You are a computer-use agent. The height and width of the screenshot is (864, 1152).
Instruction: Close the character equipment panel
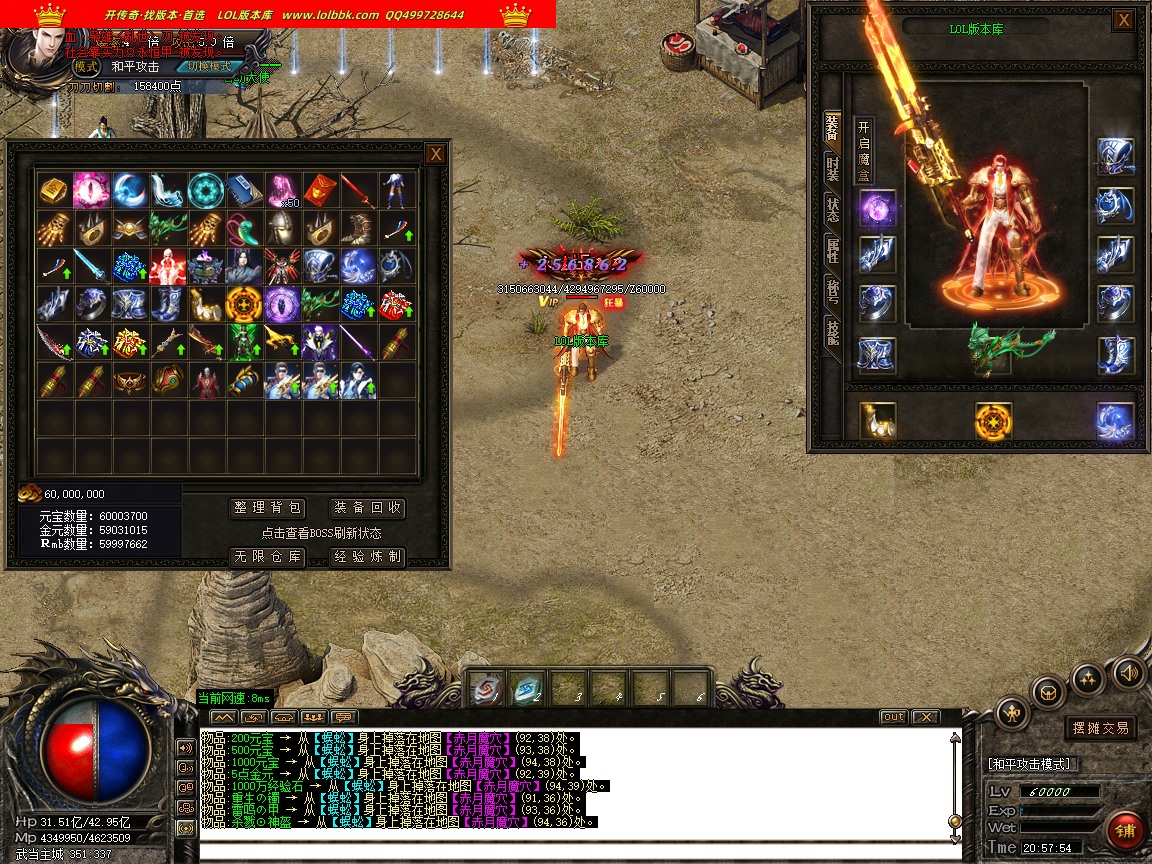click(1124, 20)
